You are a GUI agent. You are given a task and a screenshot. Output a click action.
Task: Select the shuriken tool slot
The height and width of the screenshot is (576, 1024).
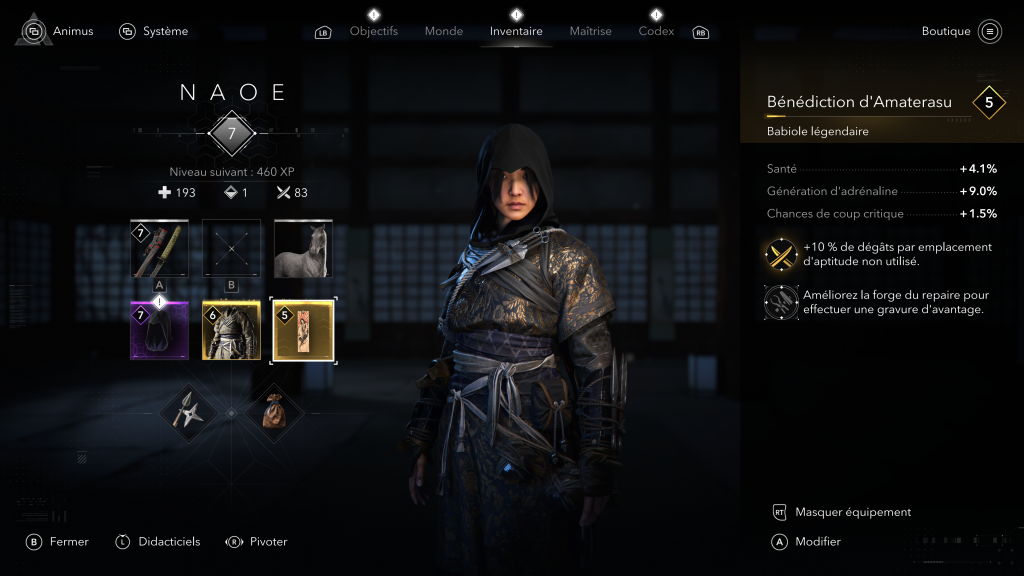pos(189,412)
